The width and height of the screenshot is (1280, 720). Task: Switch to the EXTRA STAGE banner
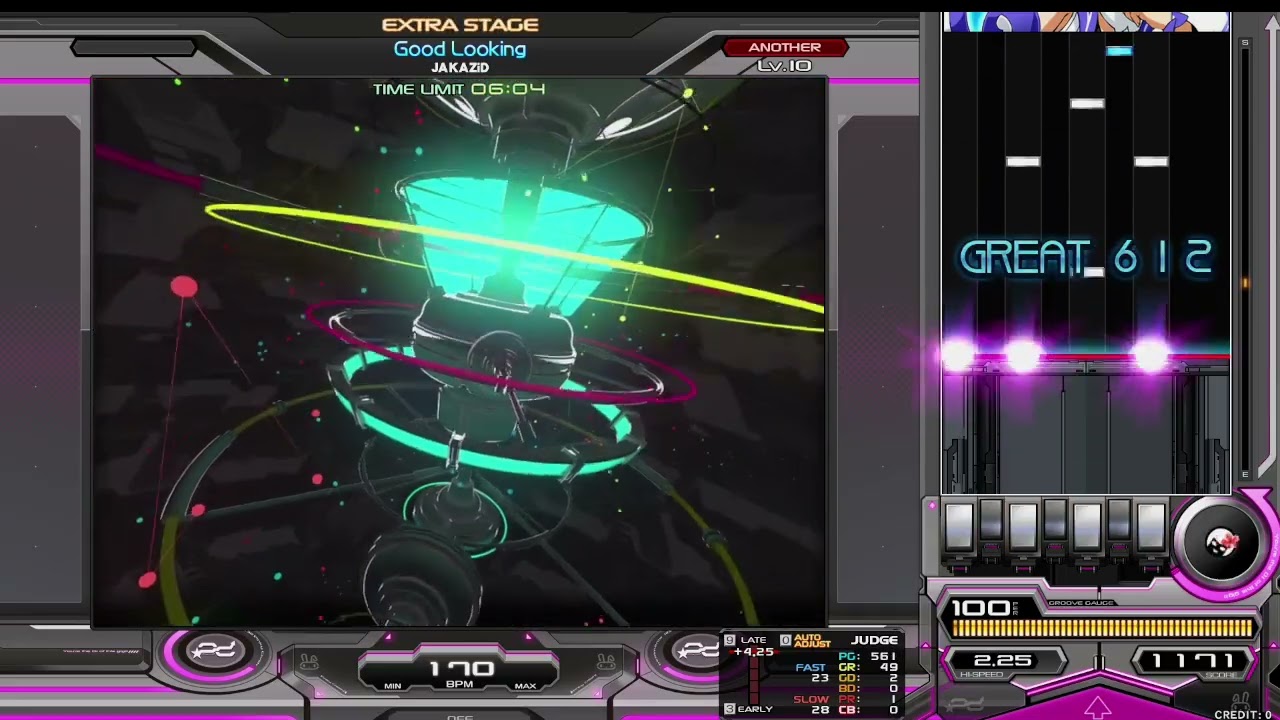(460, 24)
